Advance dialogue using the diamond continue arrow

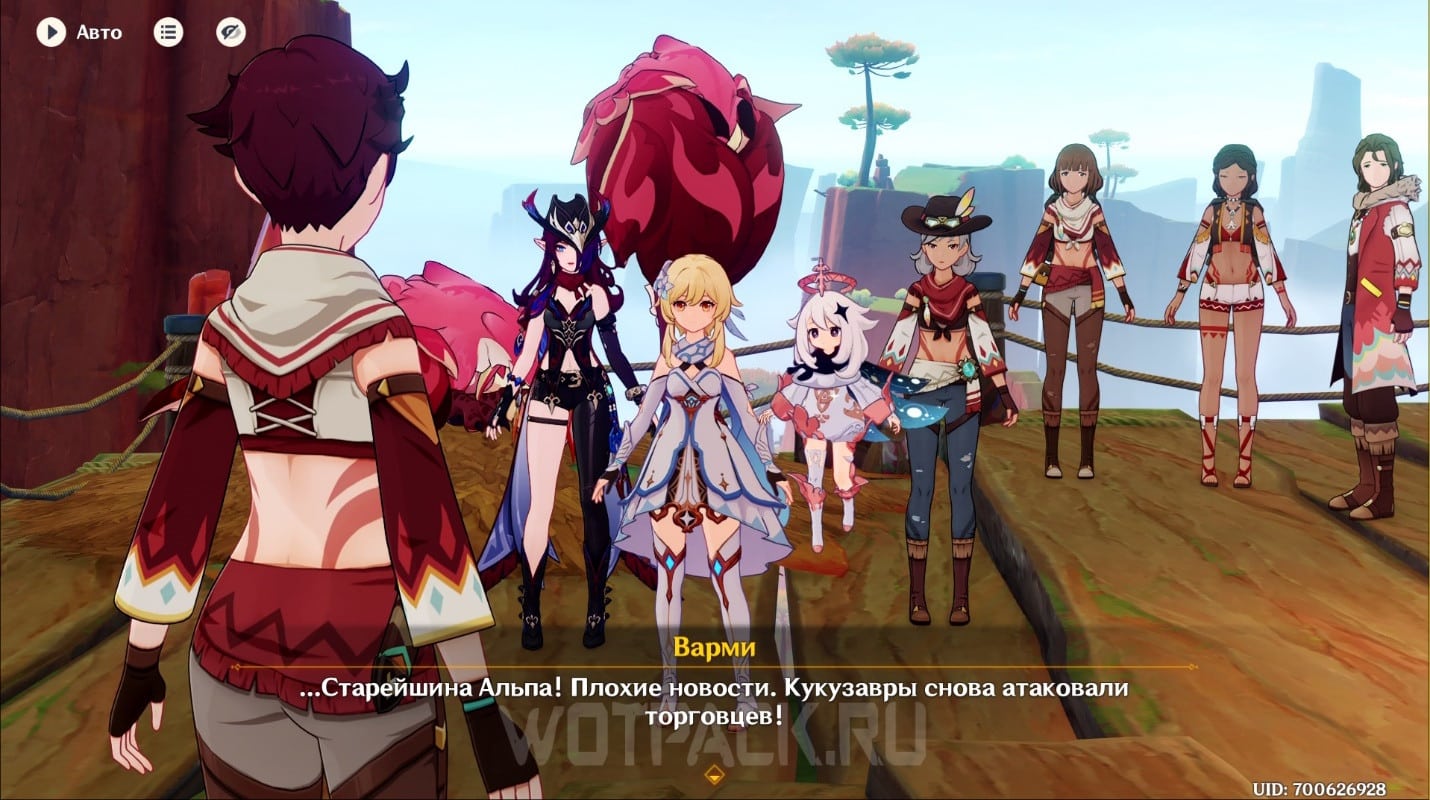[x=714, y=773]
